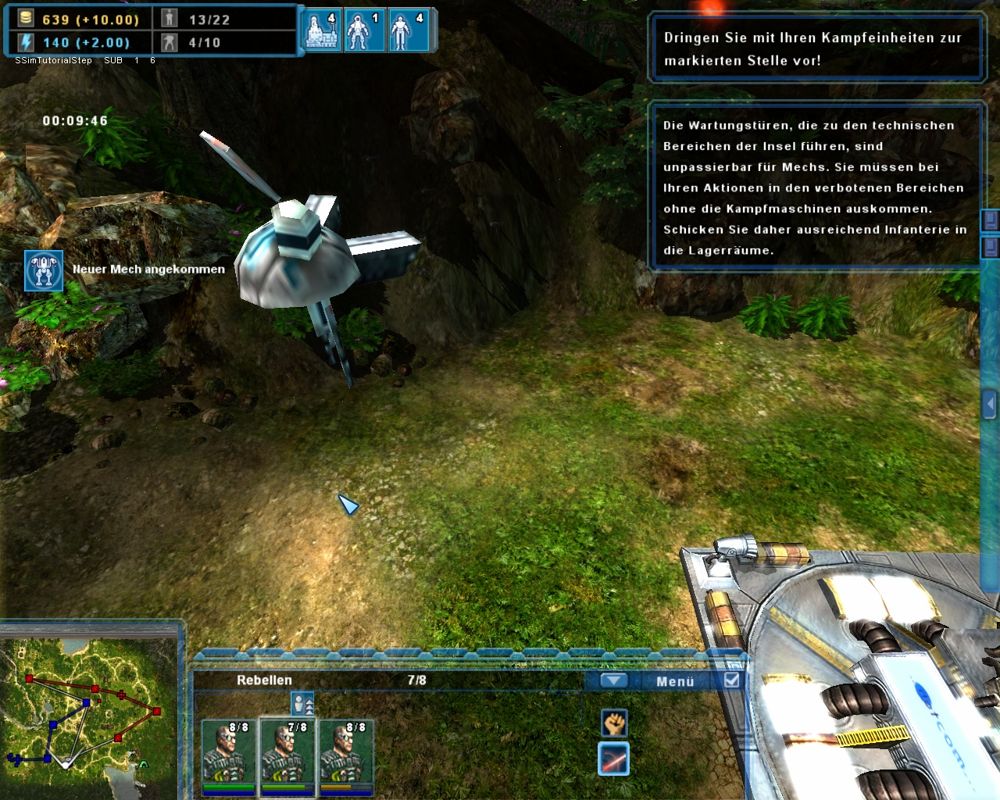Image resolution: width=1000 pixels, height=800 pixels.
Task: Open the 'Neuer Mech angekommen' notification icon
Action: point(44,270)
